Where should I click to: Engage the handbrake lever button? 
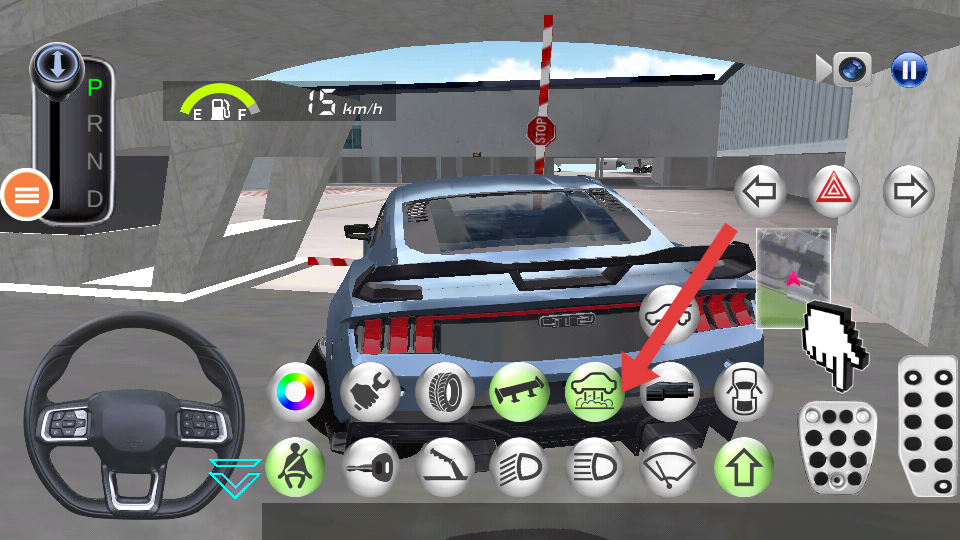click(445, 467)
